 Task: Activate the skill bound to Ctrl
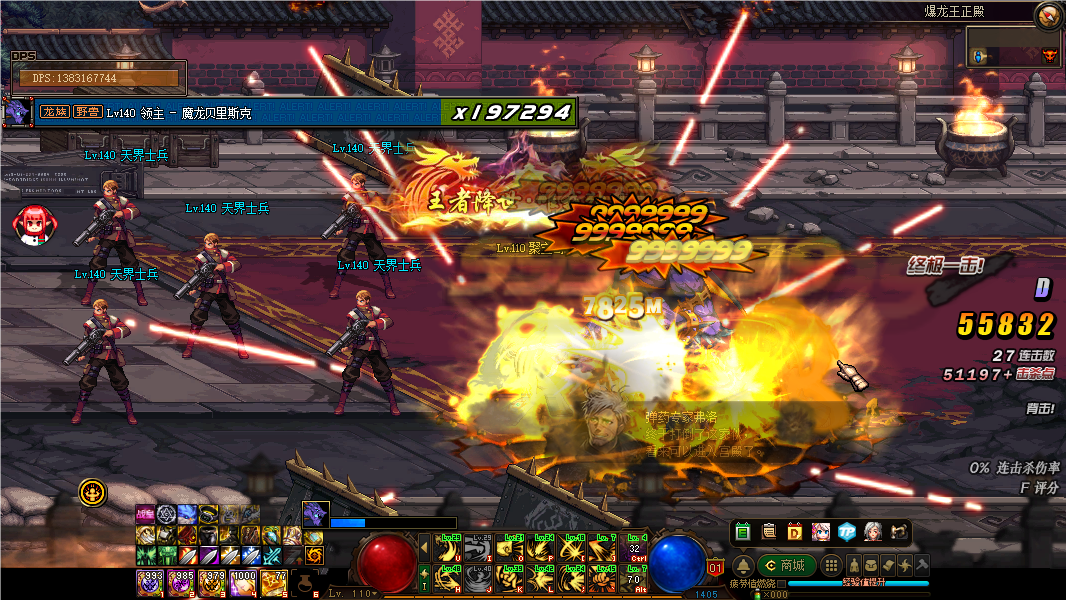(x=634, y=547)
